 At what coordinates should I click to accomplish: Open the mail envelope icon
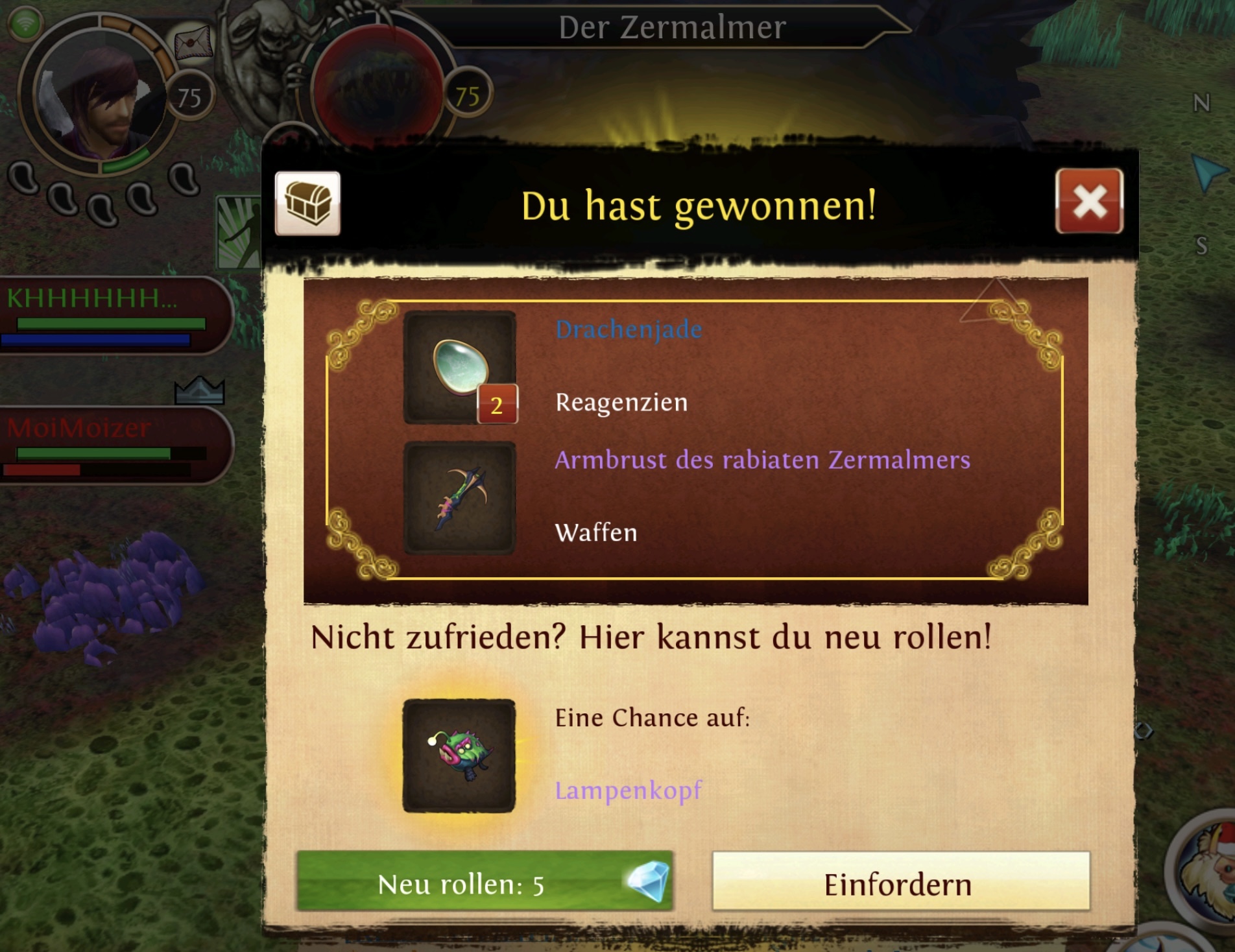193,43
